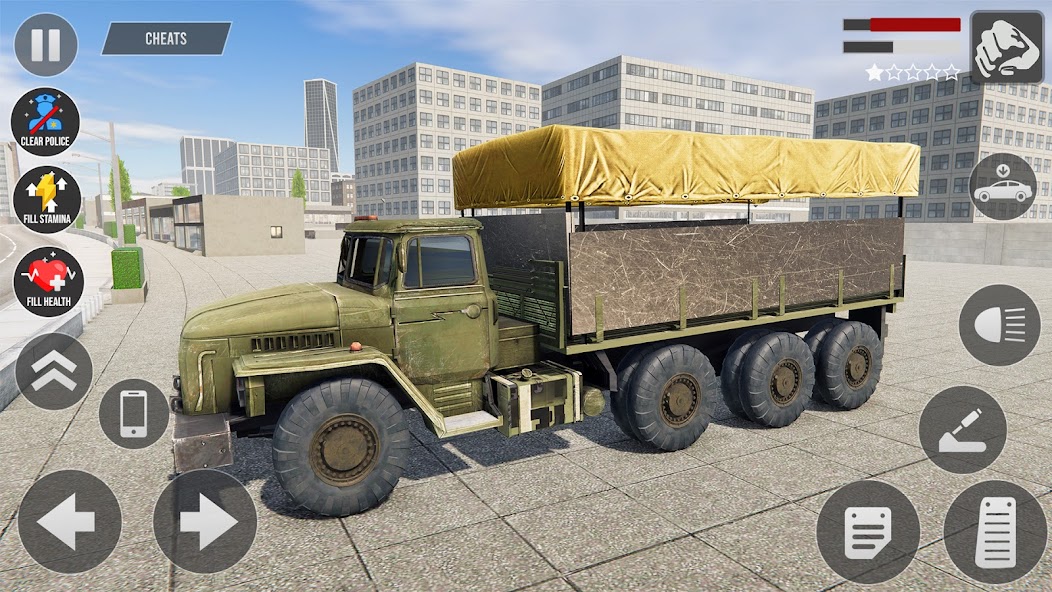This screenshot has height=592, width=1052.
Task: Open the Cheats panel
Action: tap(166, 39)
